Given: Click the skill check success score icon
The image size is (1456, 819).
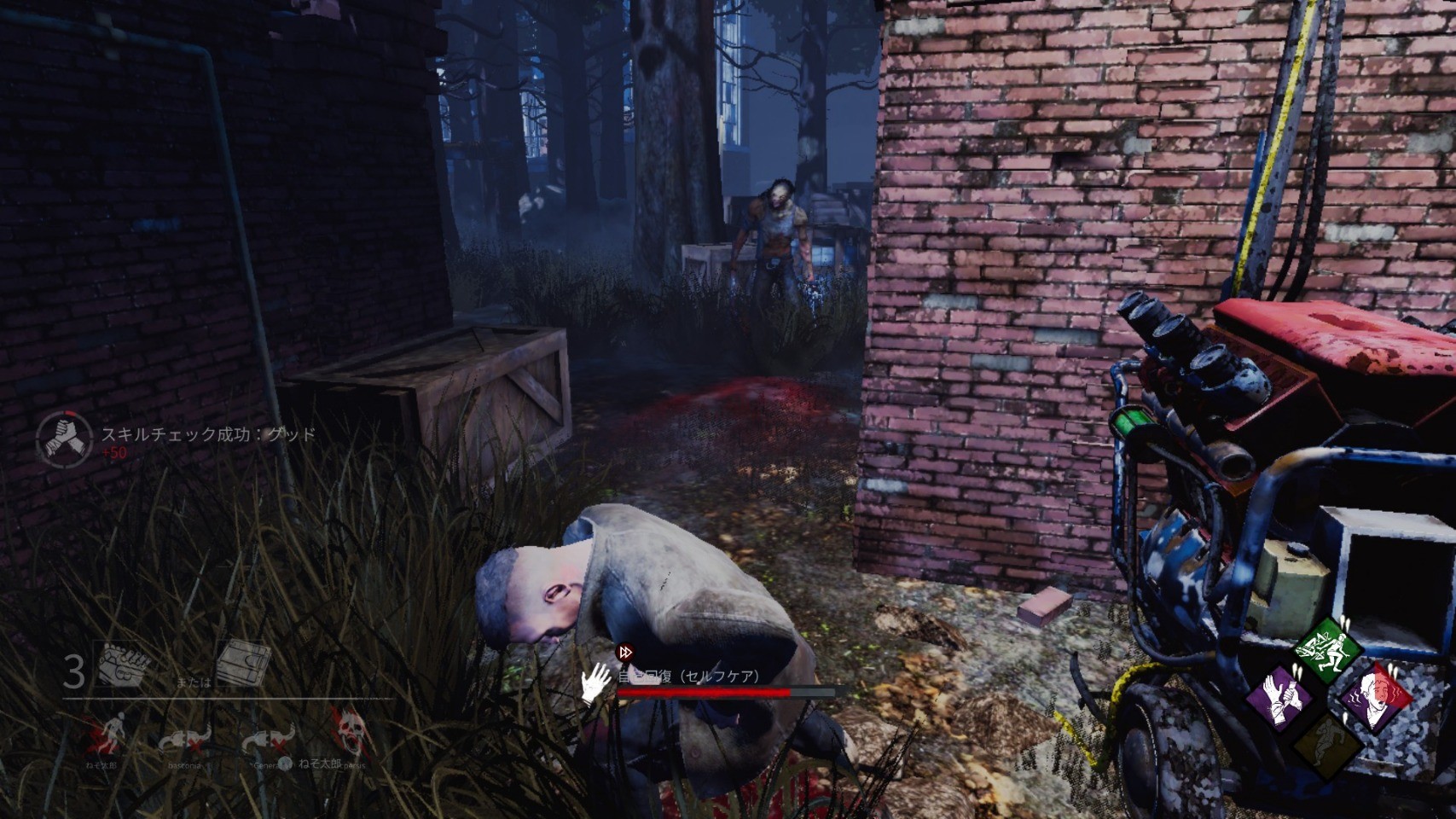Looking at the screenshot, I should click(64, 439).
